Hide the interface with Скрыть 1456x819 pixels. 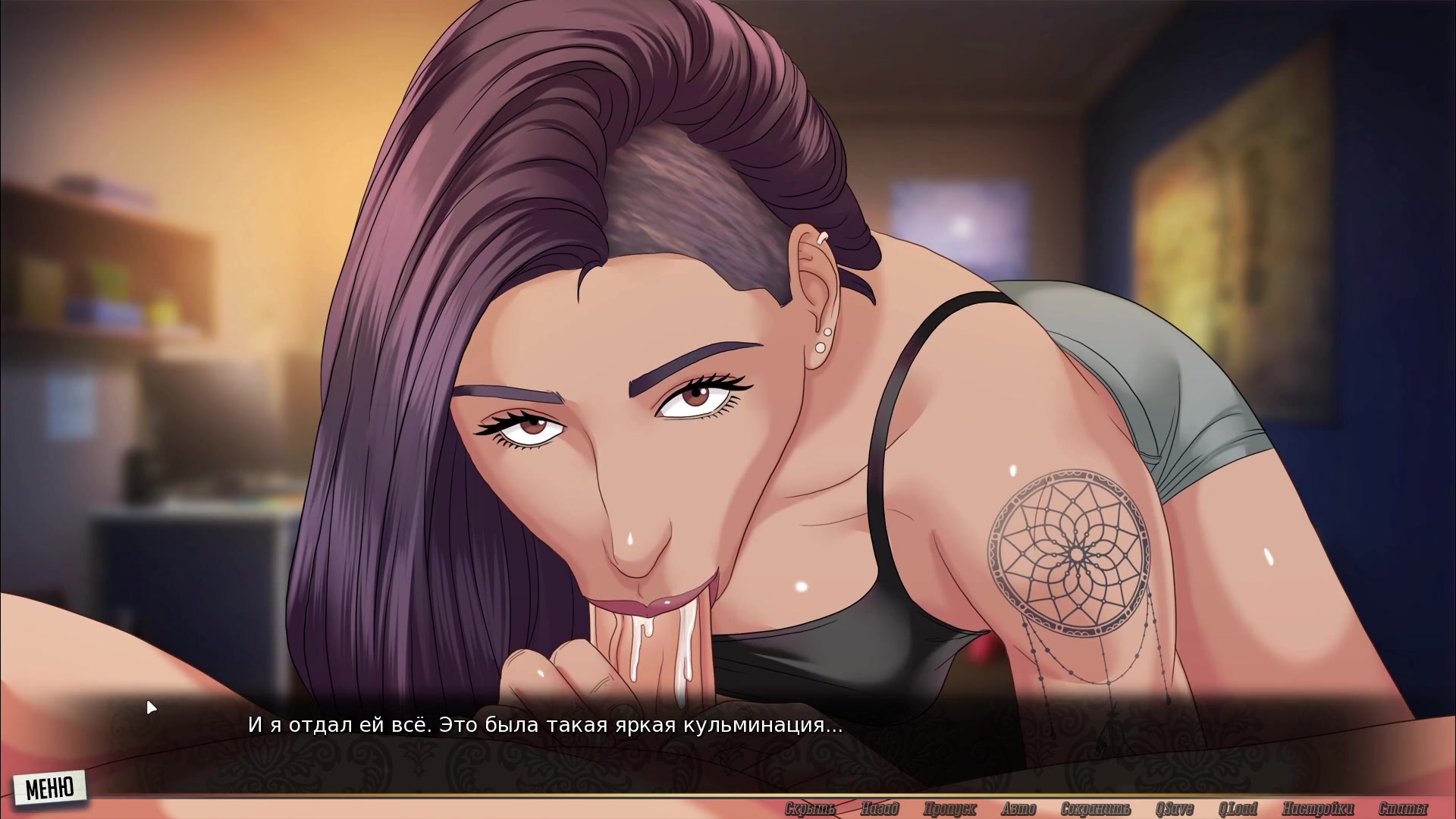(x=810, y=809)
